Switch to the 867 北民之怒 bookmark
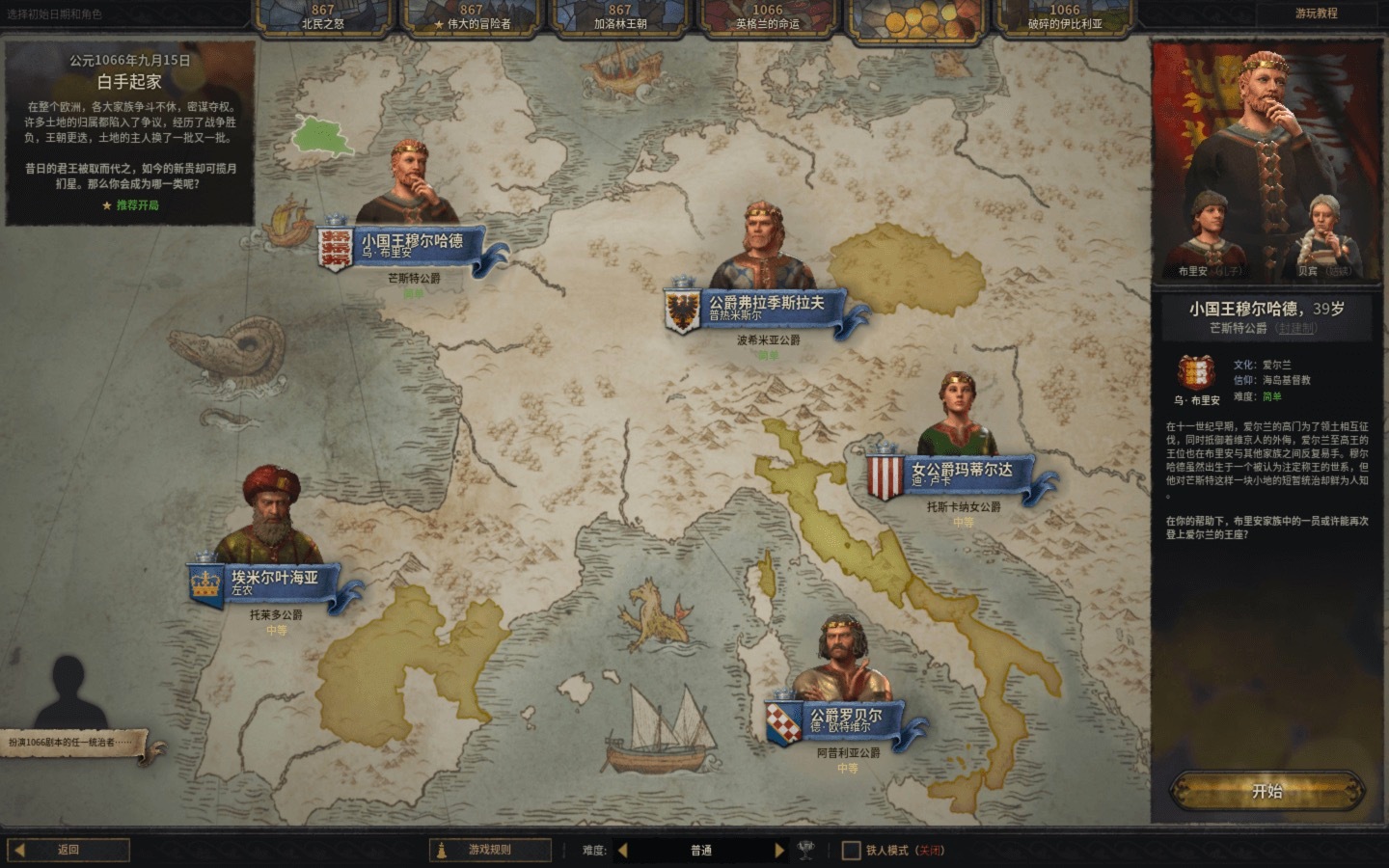Image resolution: width=1389 pixels, height=868 pixels. (x=323, y=17)
